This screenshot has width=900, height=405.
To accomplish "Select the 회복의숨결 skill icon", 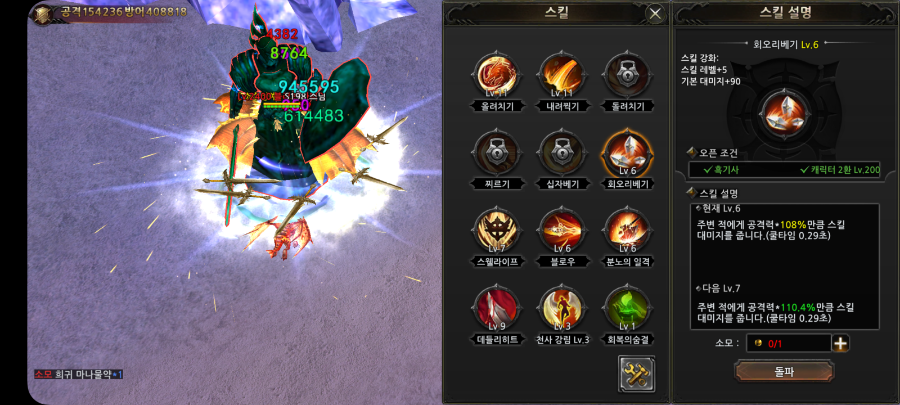I will click(623, 307).
